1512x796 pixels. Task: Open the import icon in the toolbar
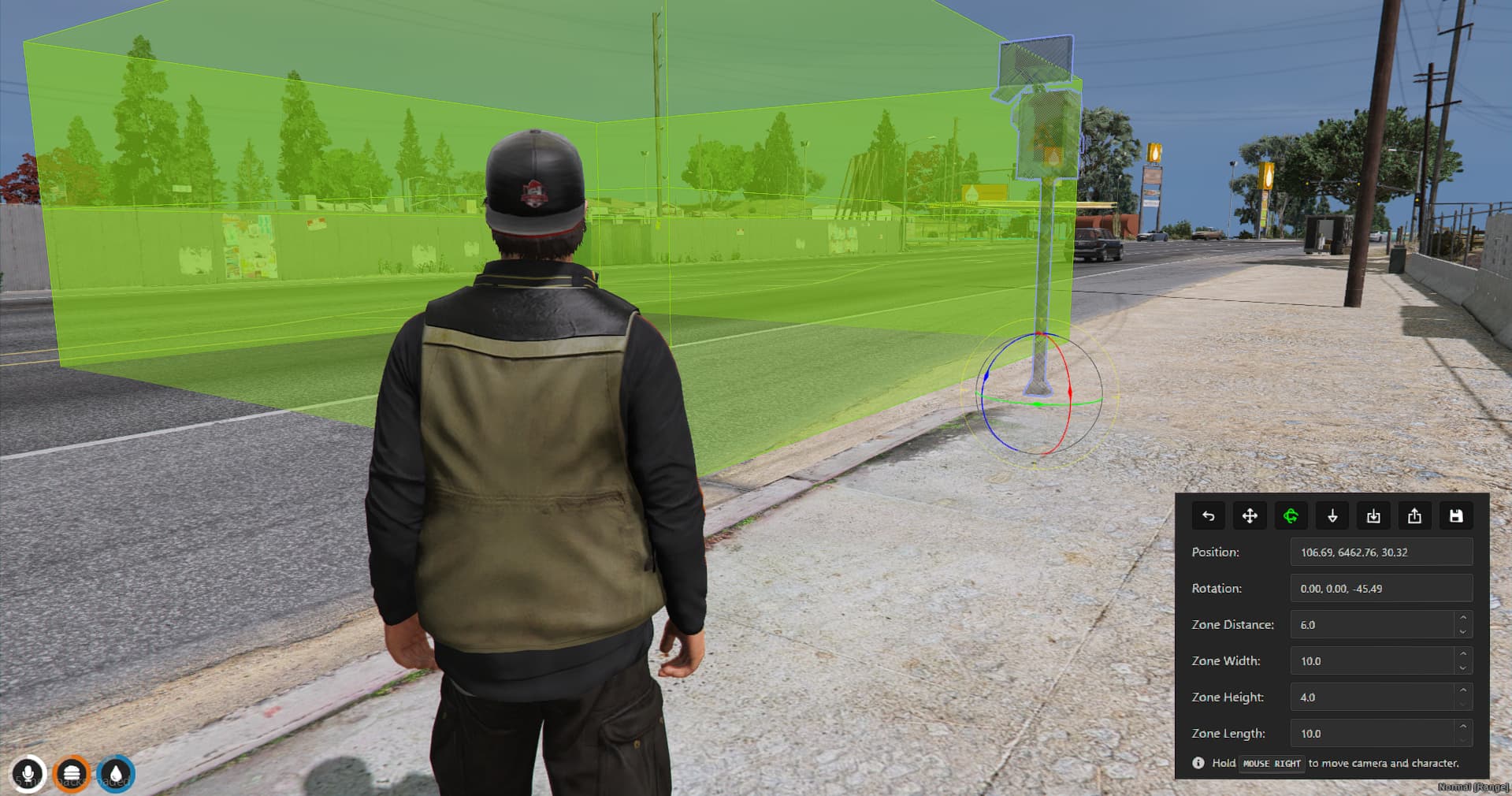1374,515
